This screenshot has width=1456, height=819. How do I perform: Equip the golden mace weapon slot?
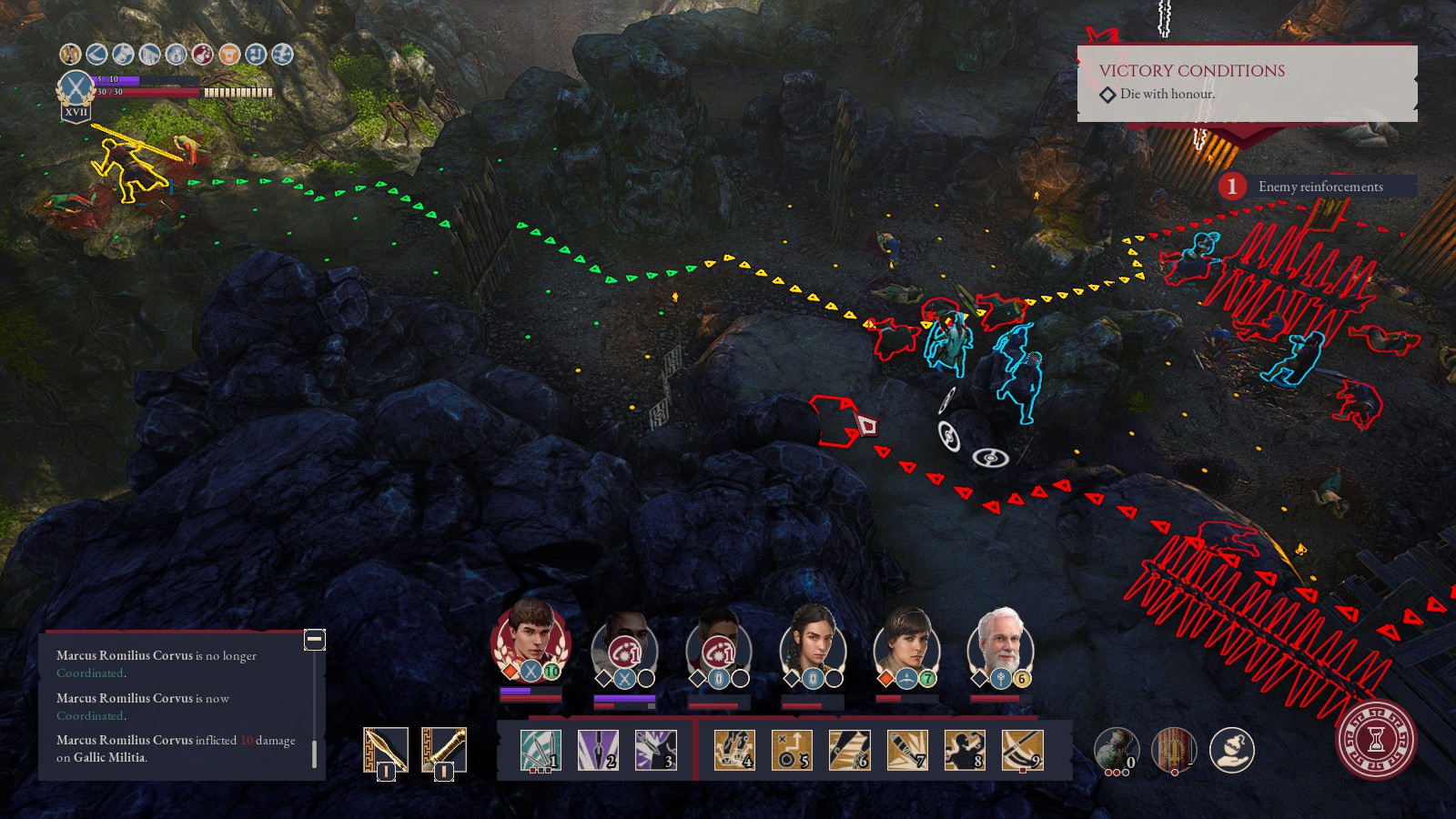coord(444,751)
